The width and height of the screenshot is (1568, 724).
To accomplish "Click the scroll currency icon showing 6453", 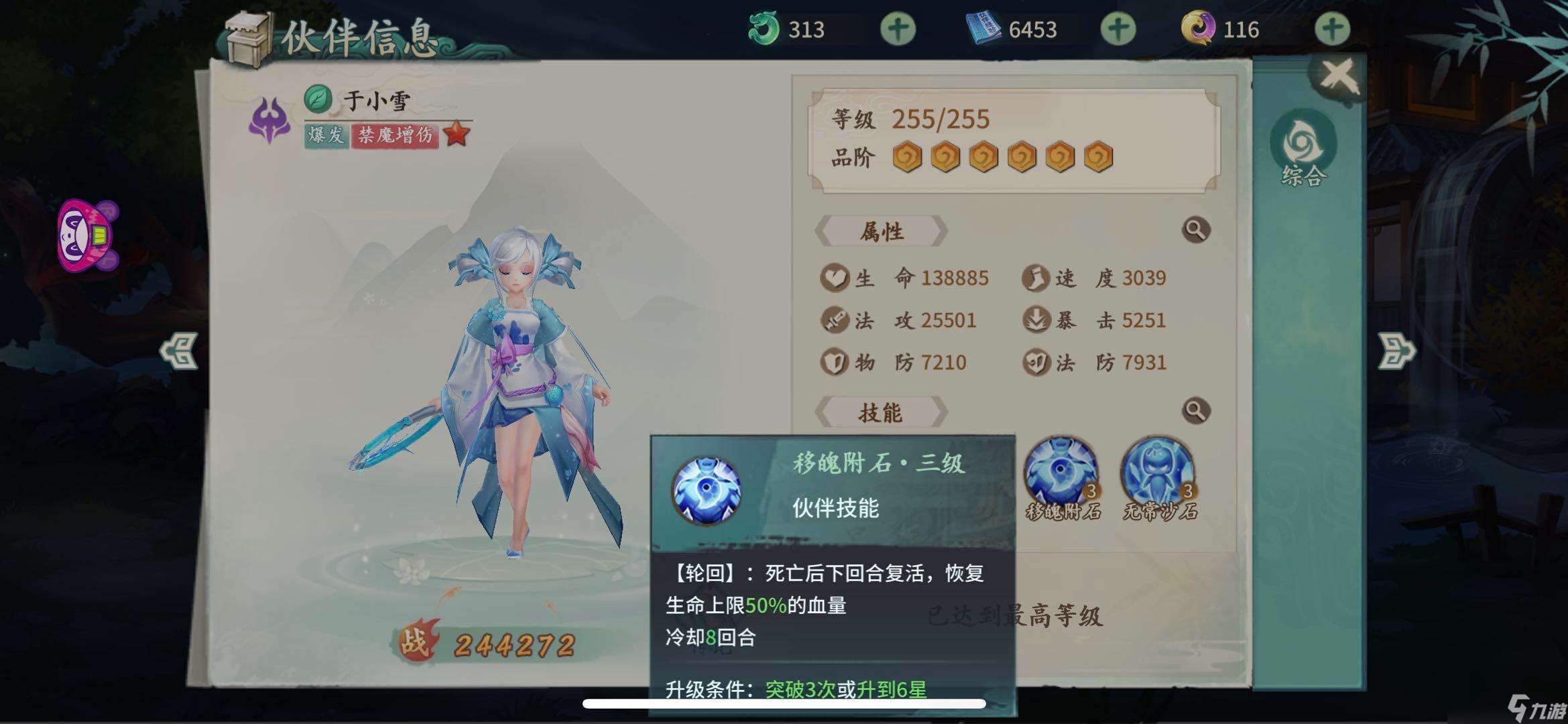I will coord(983,28).
